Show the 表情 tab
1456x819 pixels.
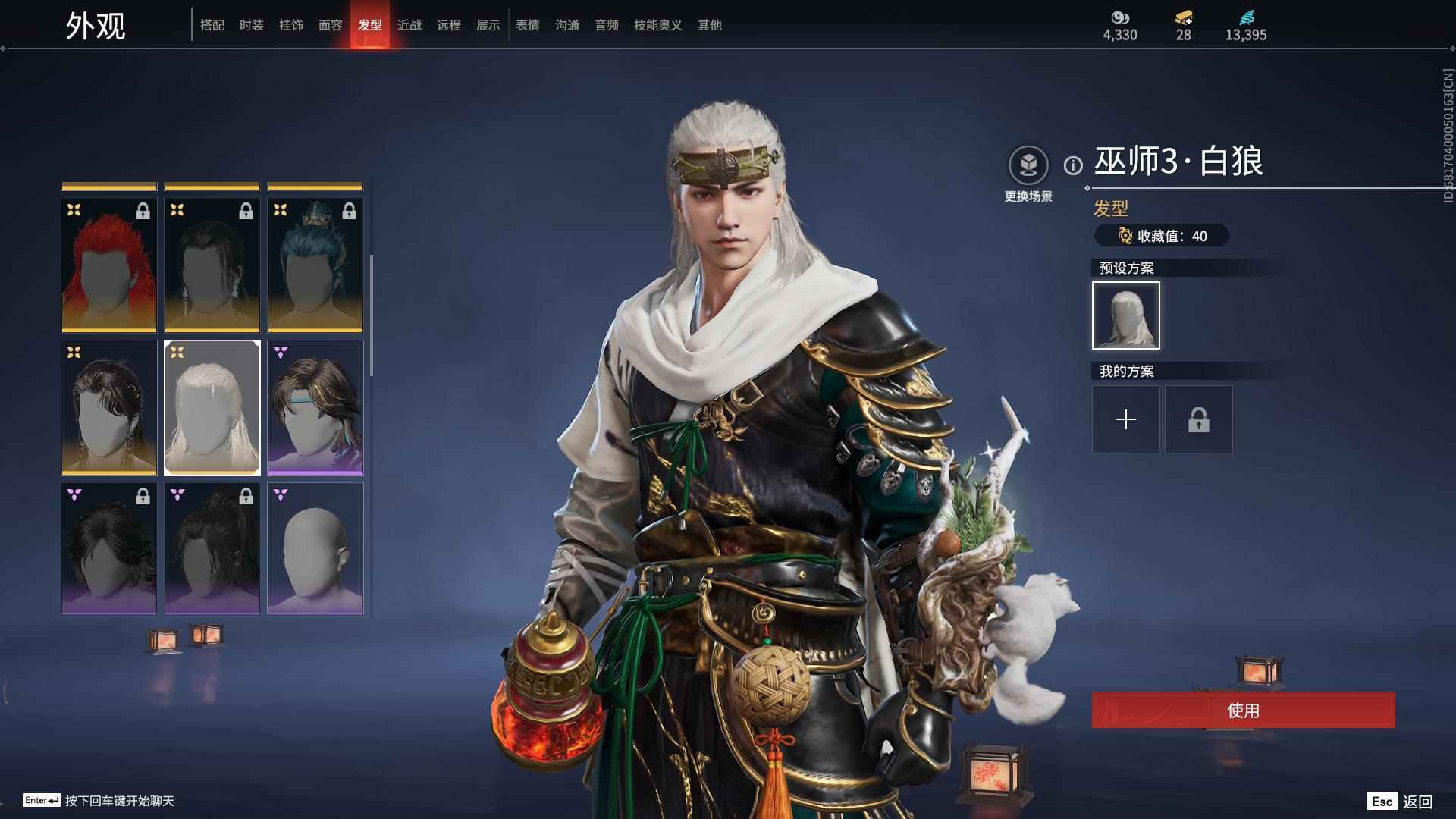click(x=528, y=25)
